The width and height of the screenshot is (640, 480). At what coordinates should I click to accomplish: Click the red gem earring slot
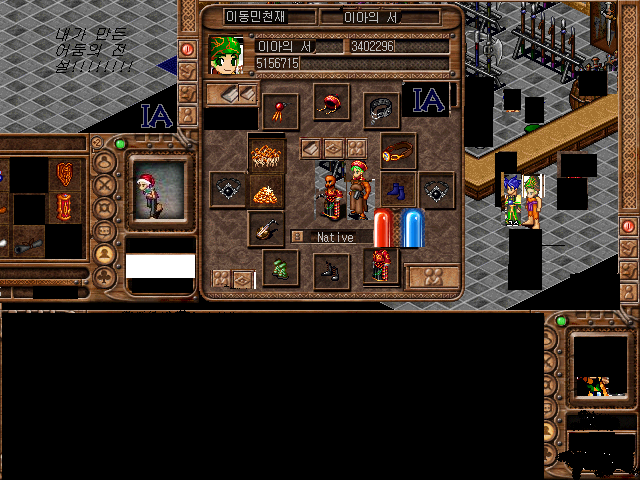[x=281, y=107]
